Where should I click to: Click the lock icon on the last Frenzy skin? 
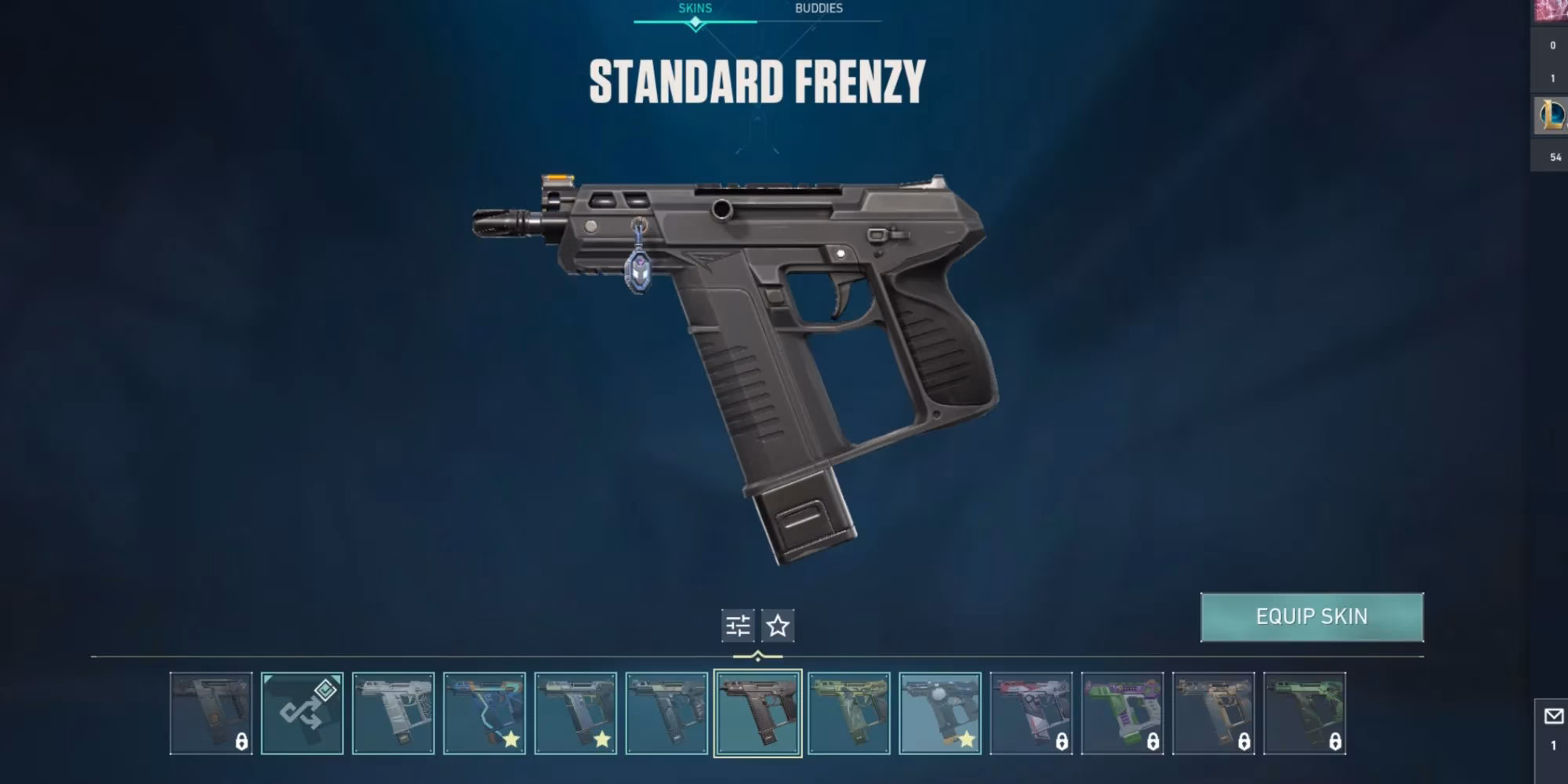coord(1334,742)
